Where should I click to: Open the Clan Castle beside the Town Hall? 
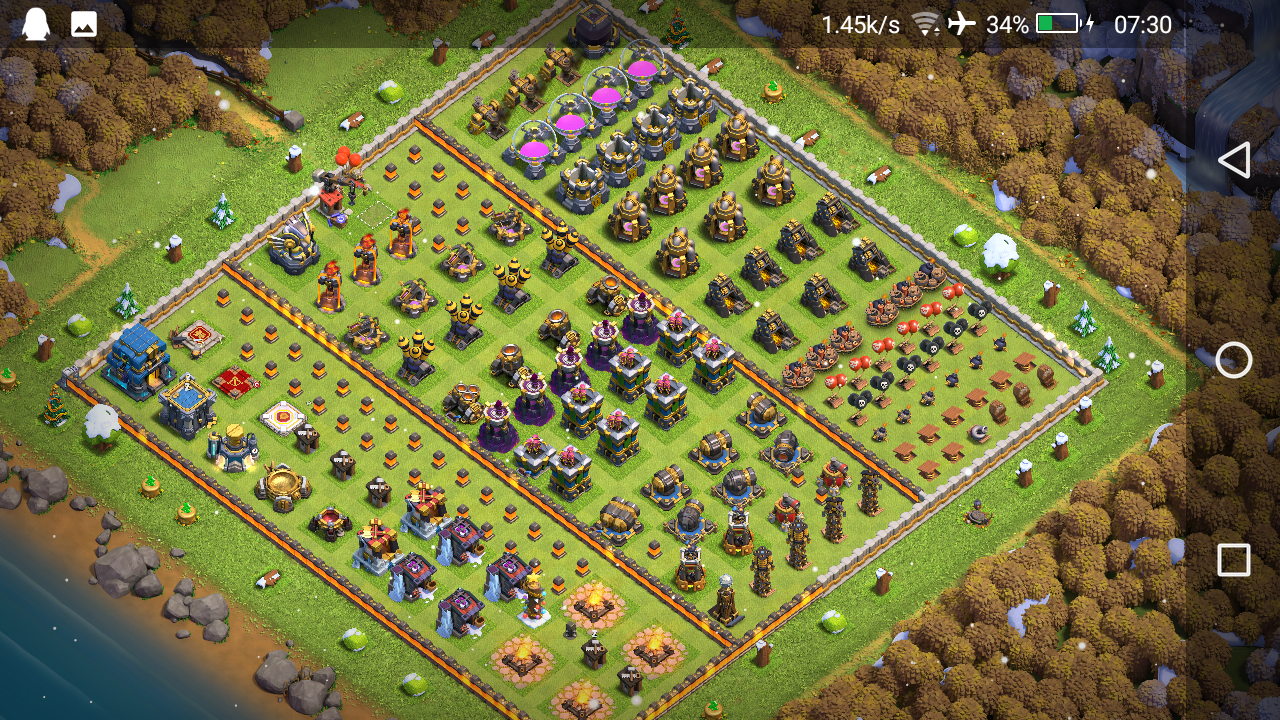pos(185,405)
